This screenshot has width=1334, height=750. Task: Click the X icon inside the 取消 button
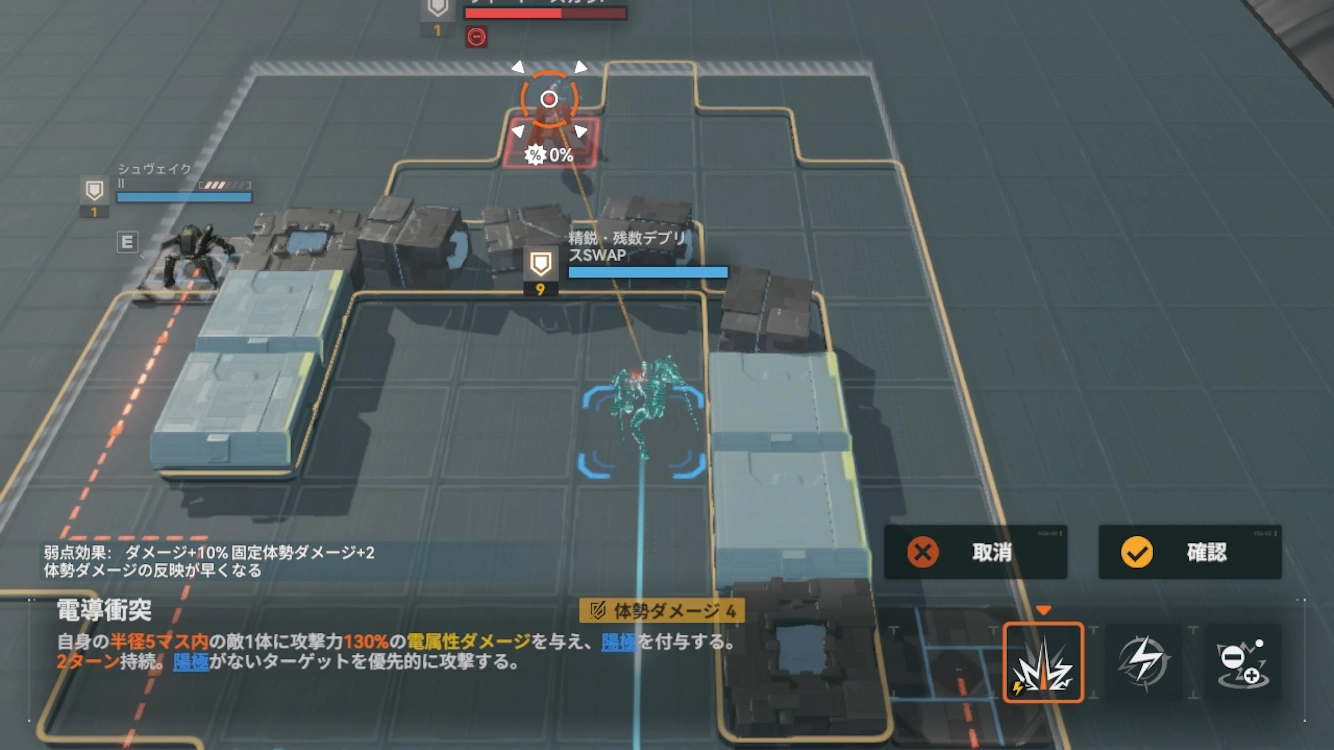(x=922, y=553)
